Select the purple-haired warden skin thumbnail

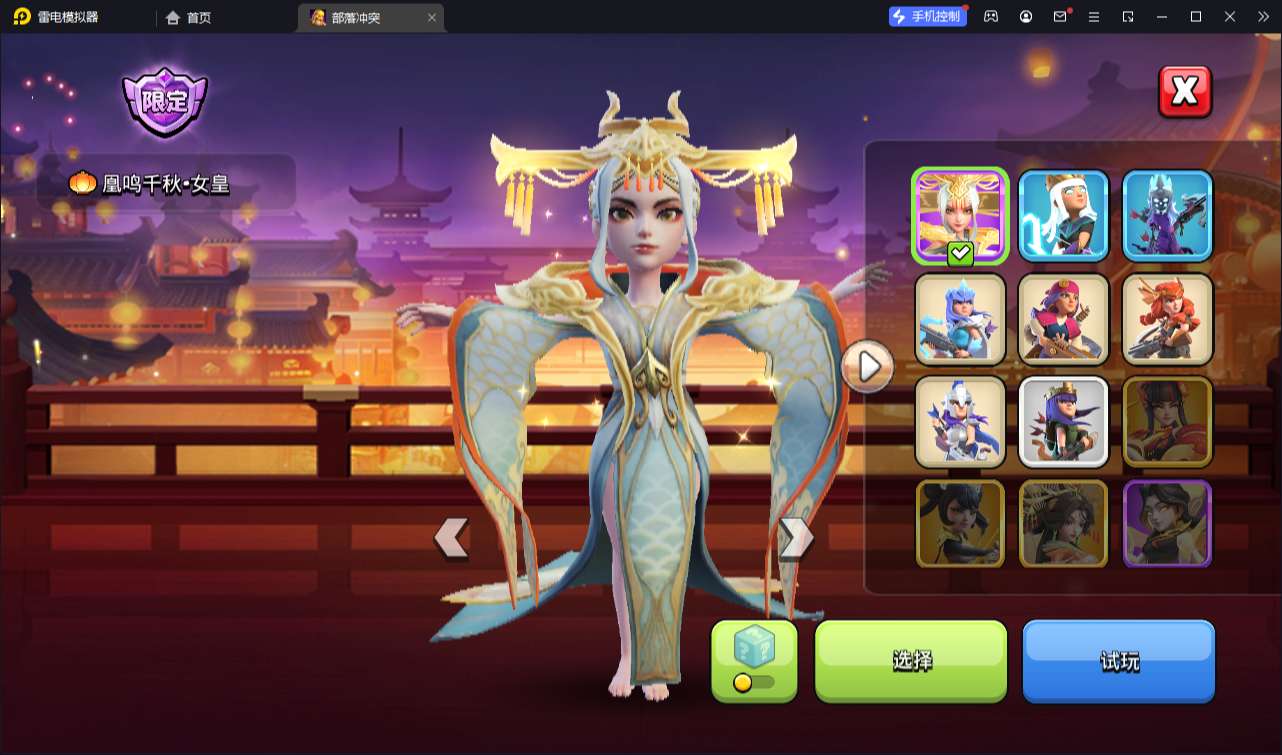tap(1064, 422)
